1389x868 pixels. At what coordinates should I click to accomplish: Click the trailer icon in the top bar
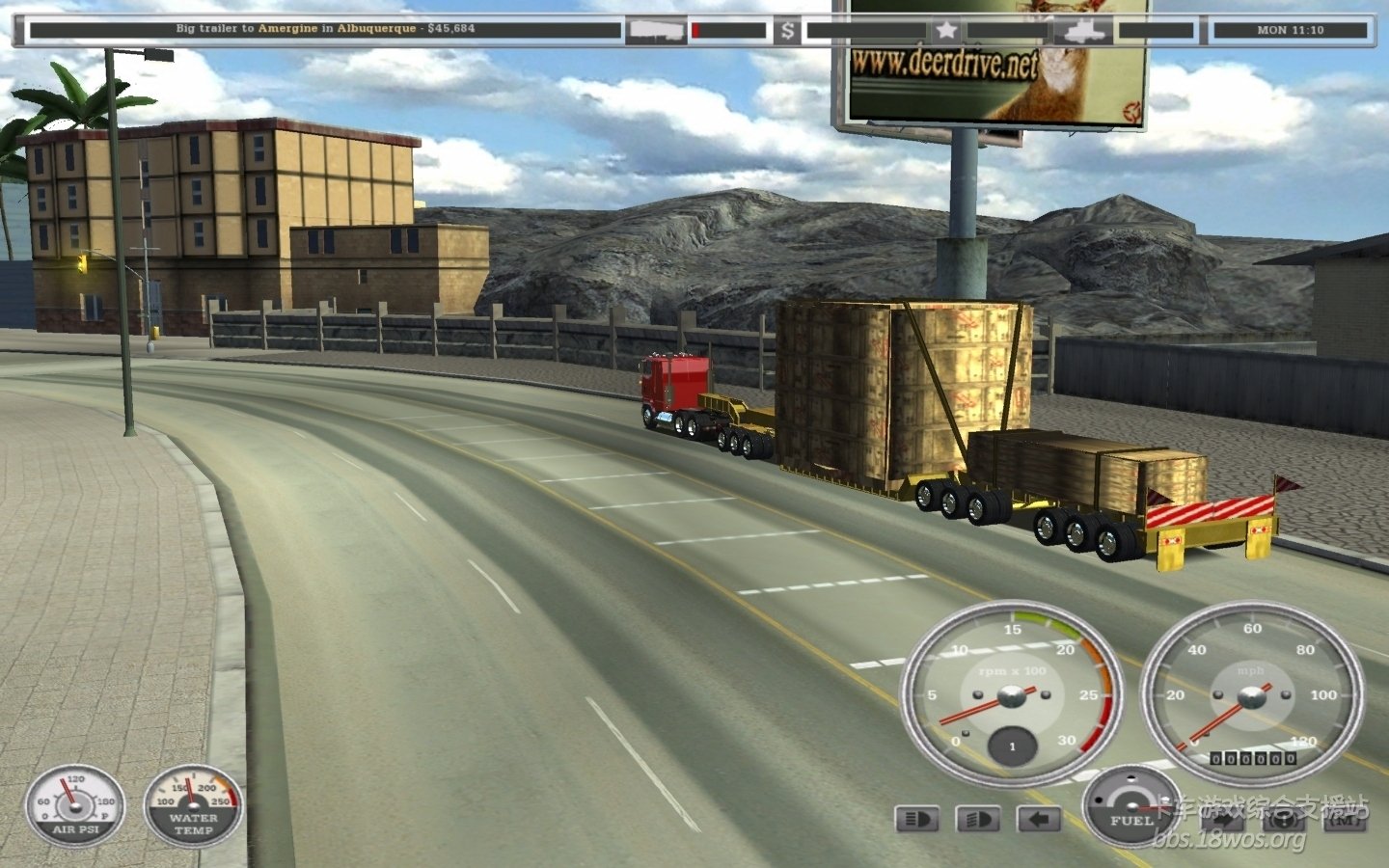pyautogui.click(x=656, y=31)
